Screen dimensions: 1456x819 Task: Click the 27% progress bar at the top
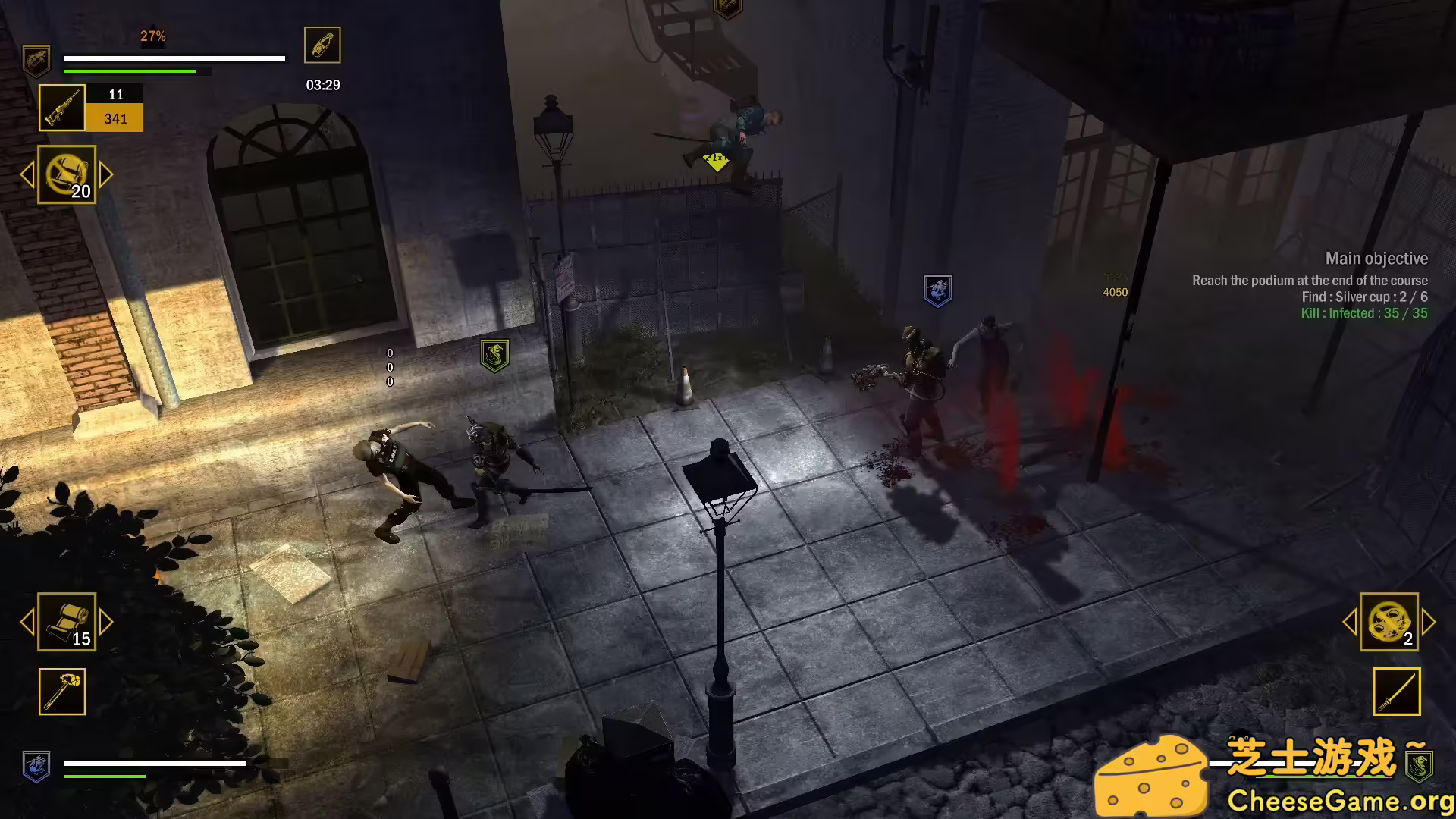(174, 58)
